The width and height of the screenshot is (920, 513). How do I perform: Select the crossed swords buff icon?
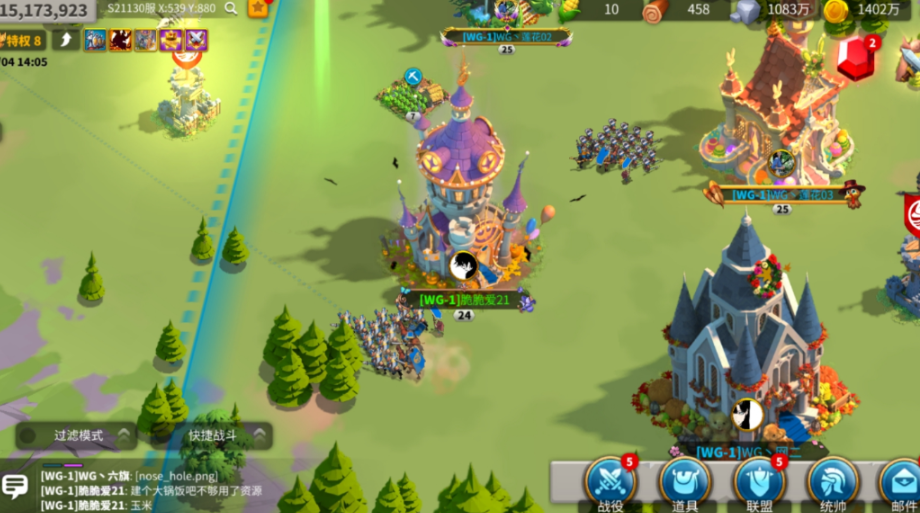pyautogui.click(x=197, y=40)
